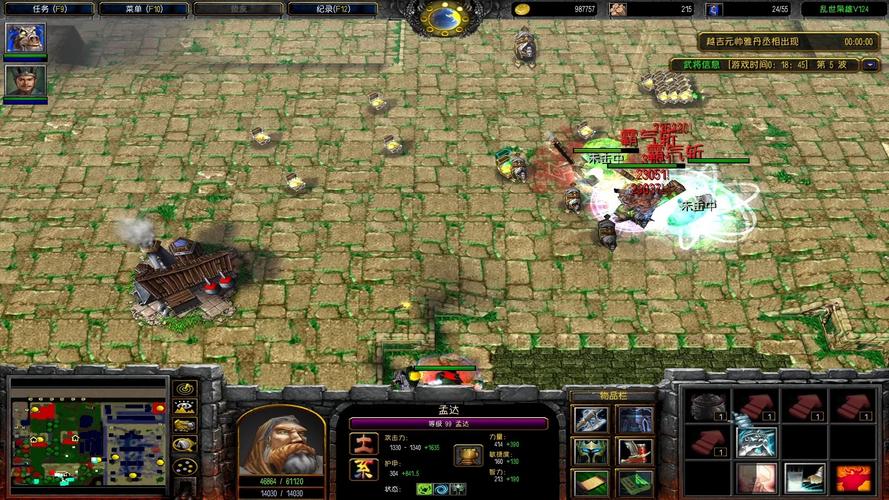Toggle the minimap terrain display button

[185, 407]
